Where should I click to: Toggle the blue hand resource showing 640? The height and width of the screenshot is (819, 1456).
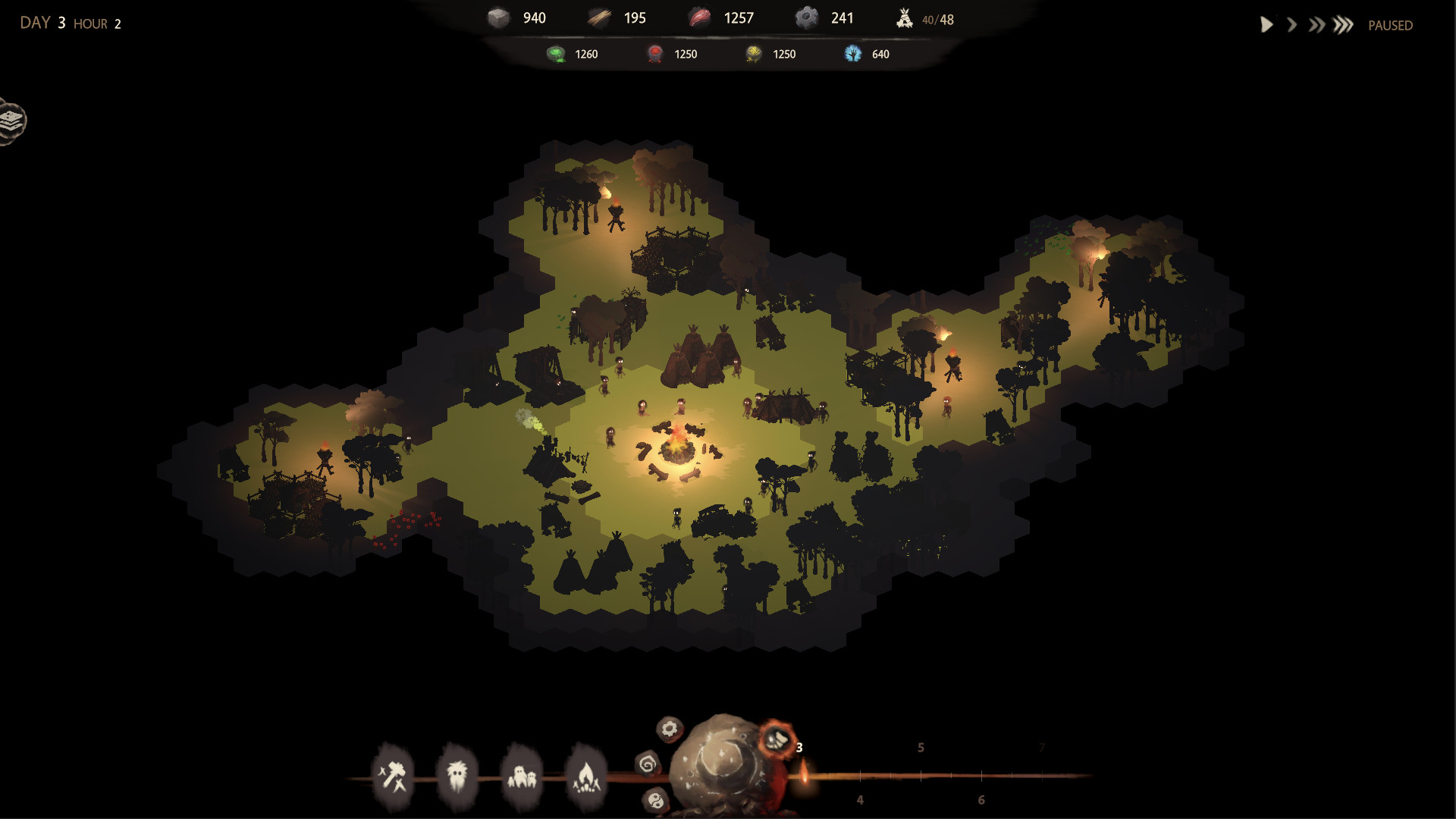pos(866,54)
